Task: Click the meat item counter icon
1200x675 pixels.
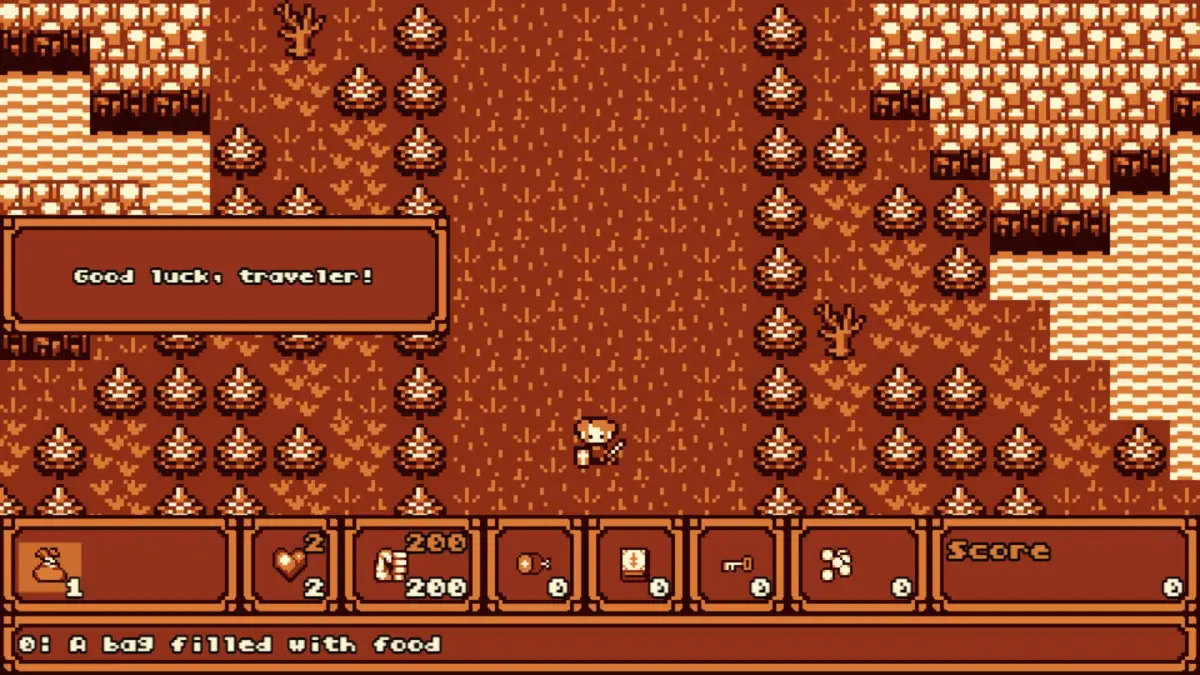Action: (531, 565)
